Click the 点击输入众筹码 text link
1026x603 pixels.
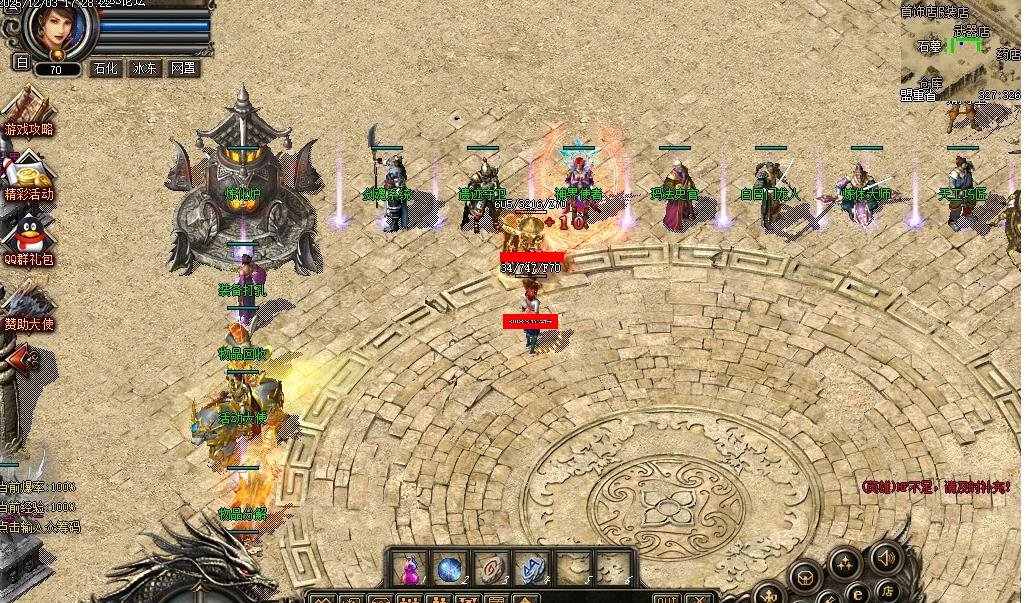(x=40, y=526)
